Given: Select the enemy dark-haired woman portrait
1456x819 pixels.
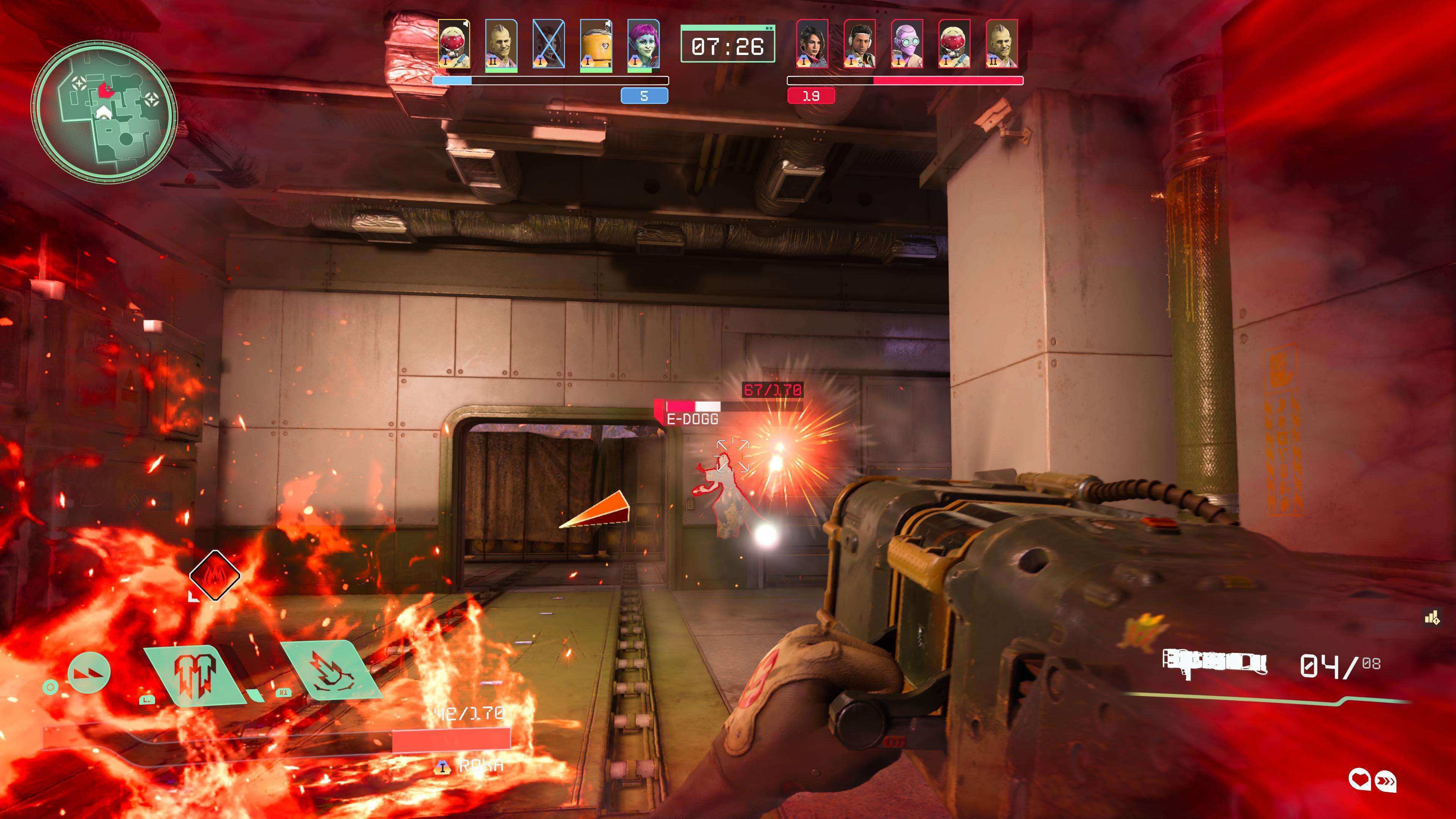Looking at the screenshot, I should pyautogui.click(x=812, y=45).
